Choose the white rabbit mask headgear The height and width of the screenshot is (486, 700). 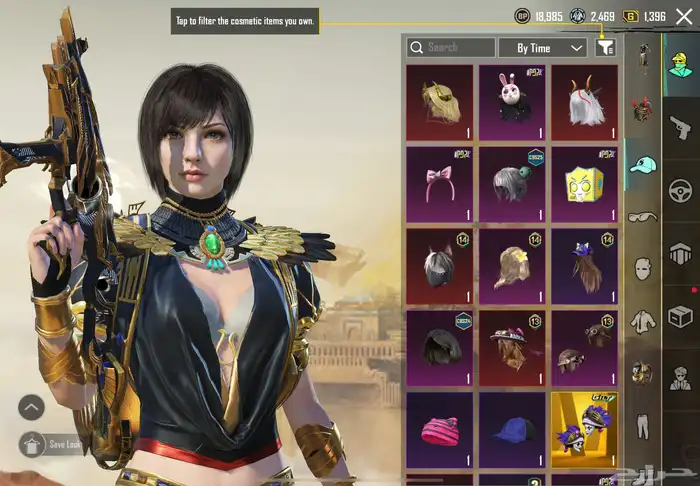coord(512,102)
